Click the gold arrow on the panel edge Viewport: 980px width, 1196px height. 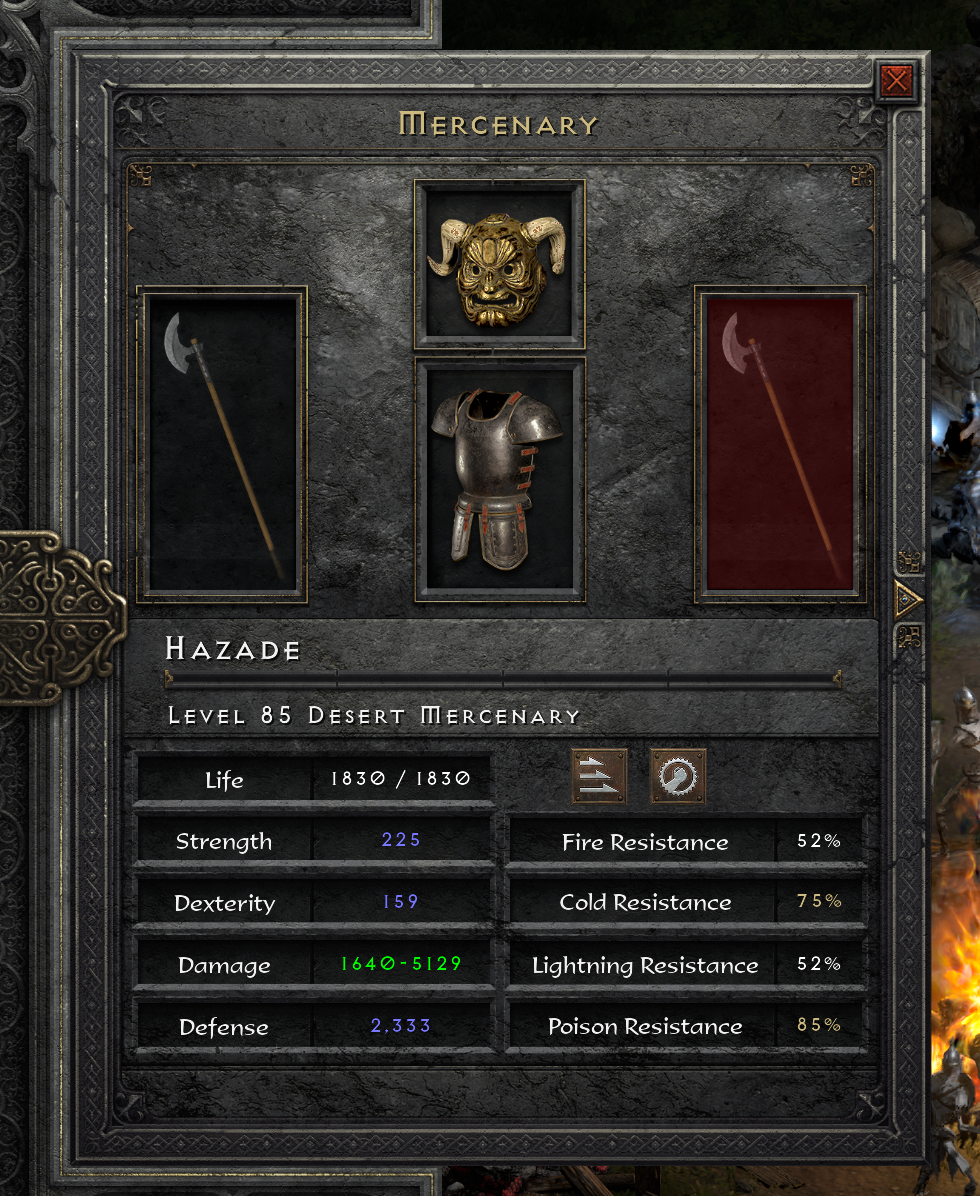908,600
